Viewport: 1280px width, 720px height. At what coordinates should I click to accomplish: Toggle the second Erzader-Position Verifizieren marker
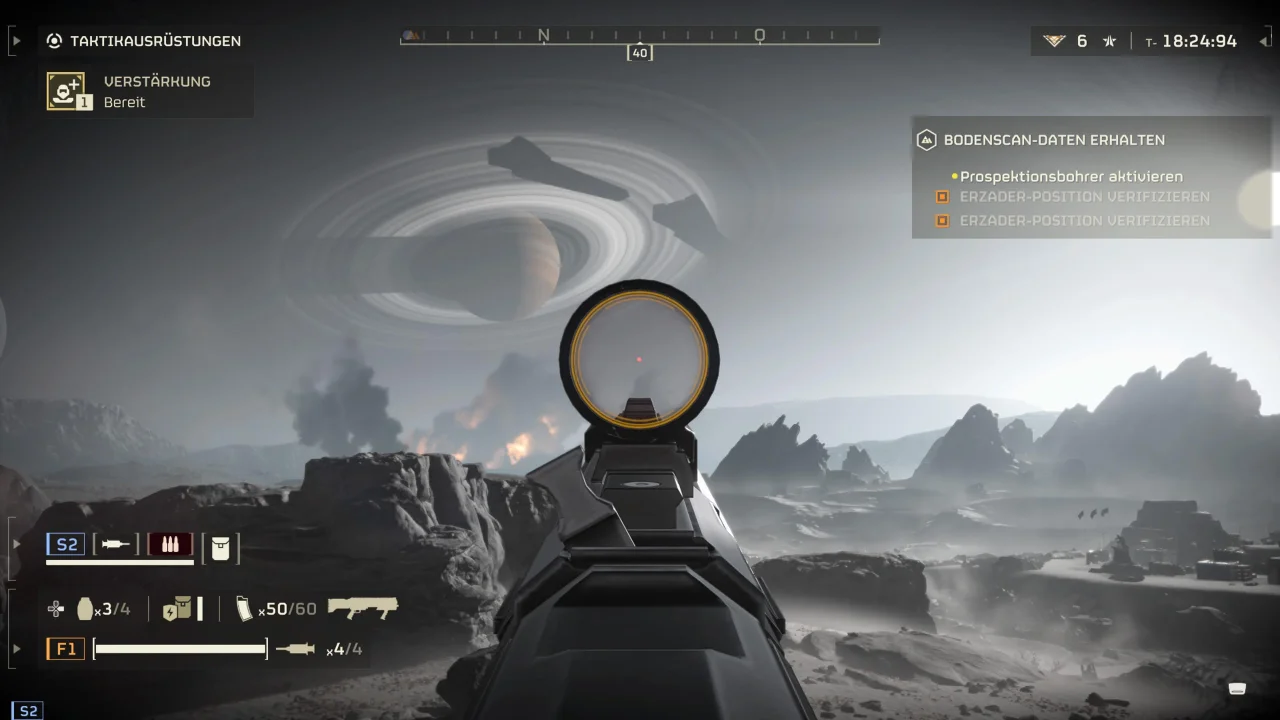coord(940,220)
